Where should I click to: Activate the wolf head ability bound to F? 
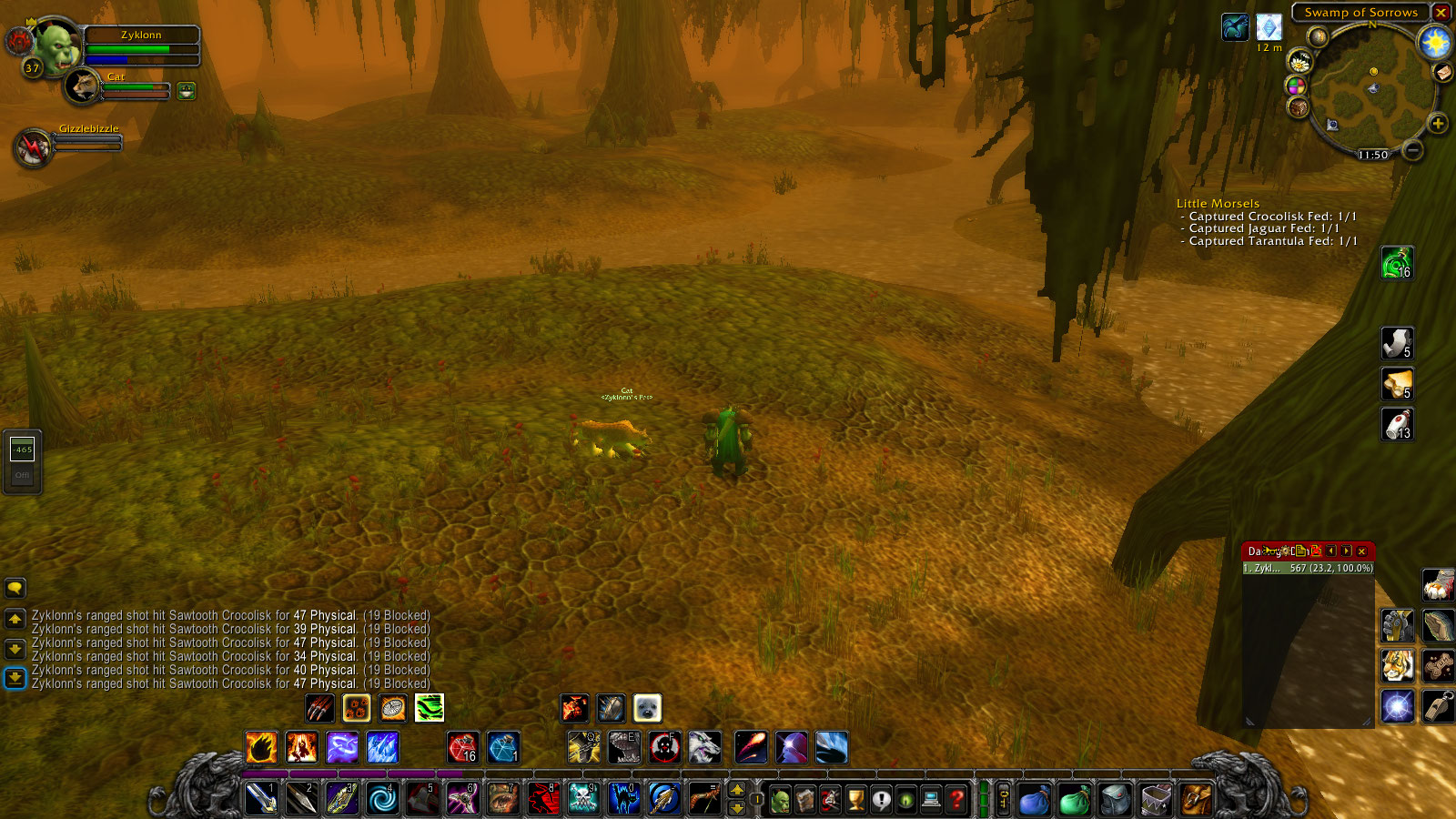tap(703, 748)
